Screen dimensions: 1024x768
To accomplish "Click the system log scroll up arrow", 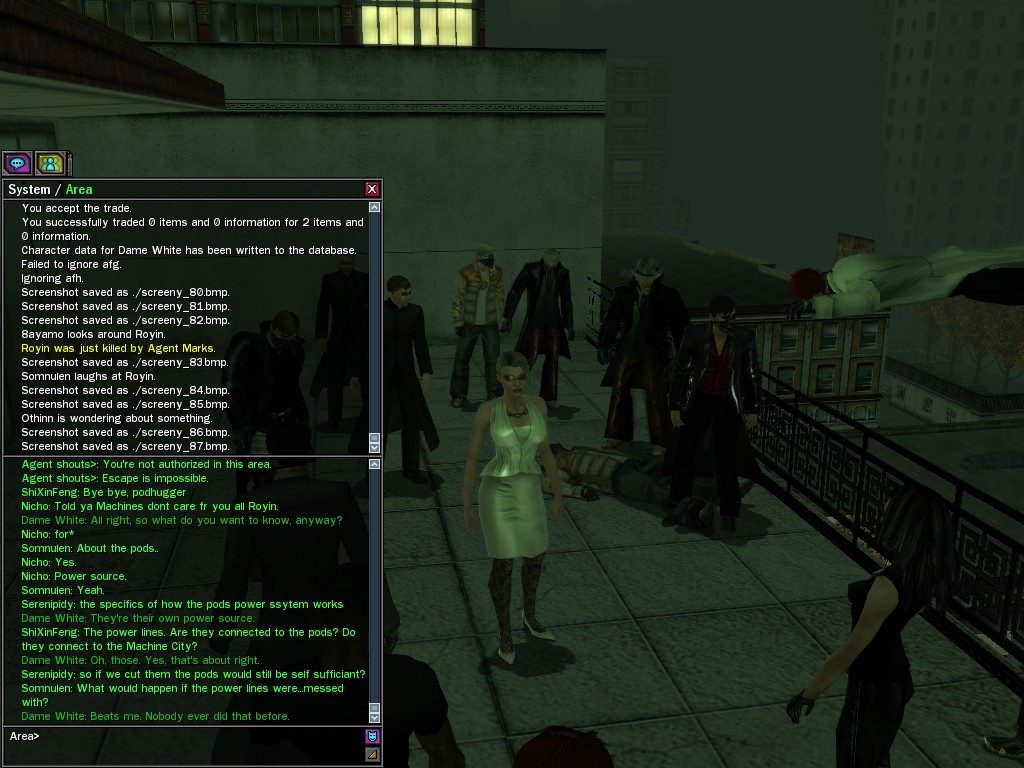I will [375, 207].
